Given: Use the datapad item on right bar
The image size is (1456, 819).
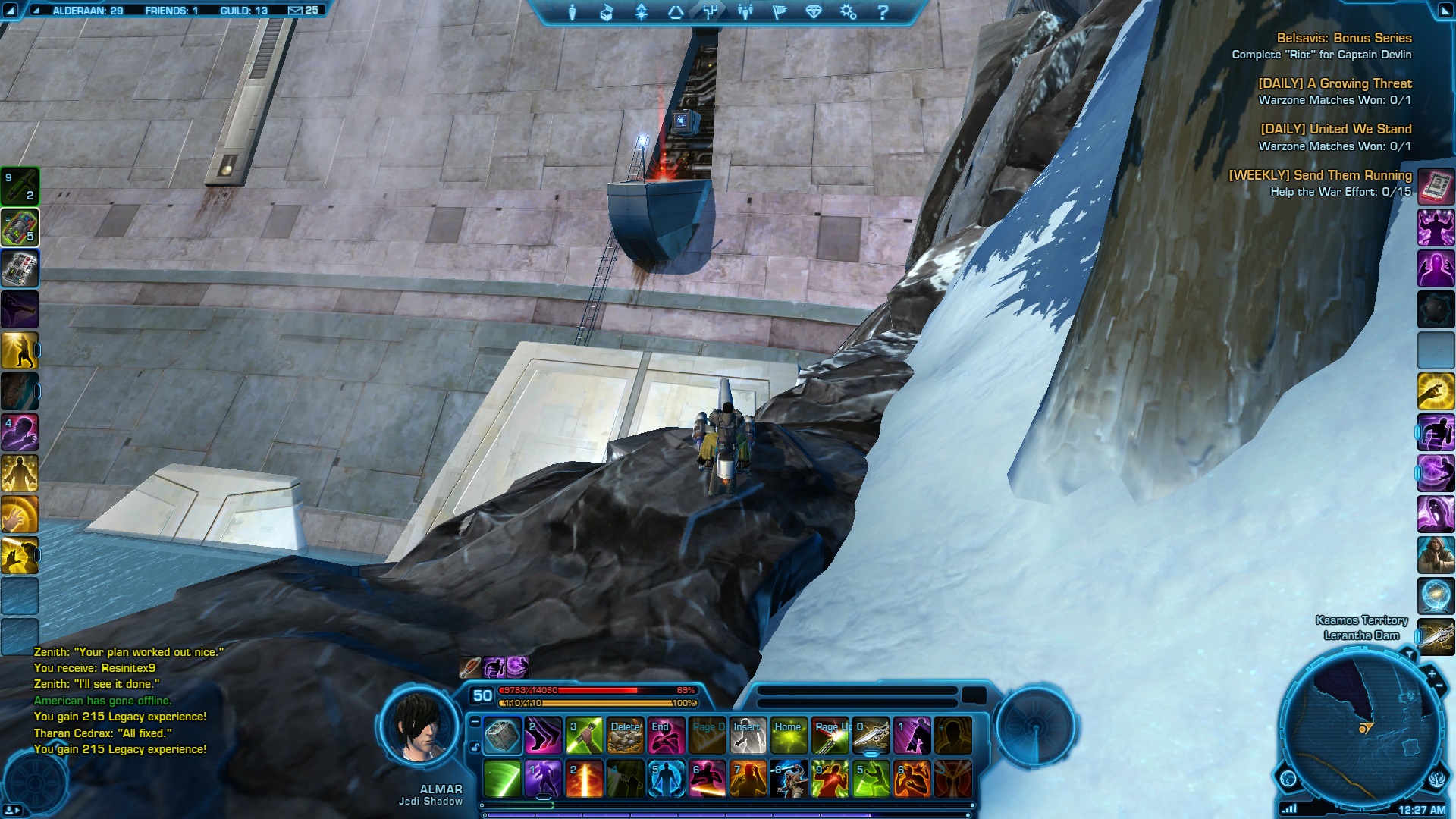Looking at the screenshot, I should [1436, 187].
